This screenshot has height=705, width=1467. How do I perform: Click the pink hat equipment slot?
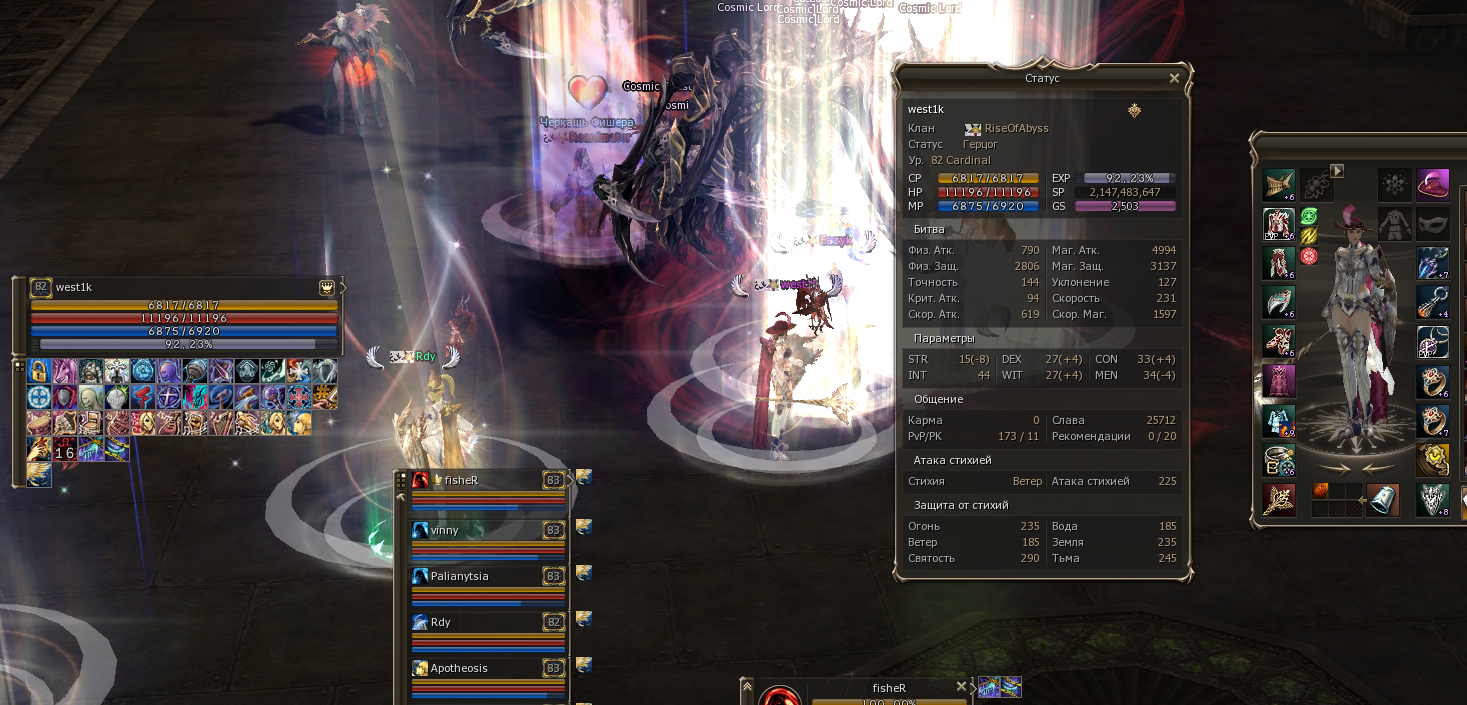1432,185
